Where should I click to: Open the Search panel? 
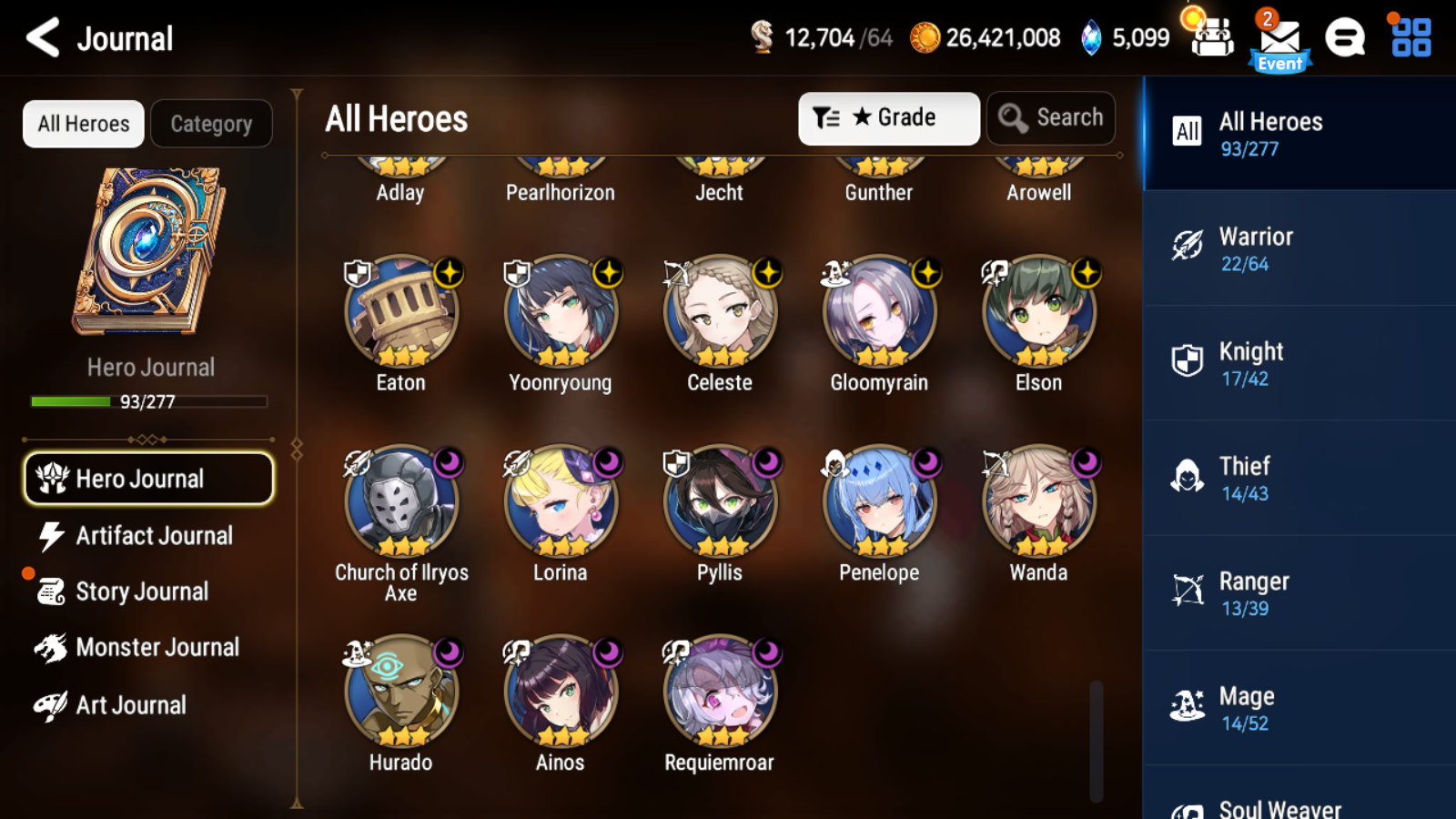[1050, 117]
